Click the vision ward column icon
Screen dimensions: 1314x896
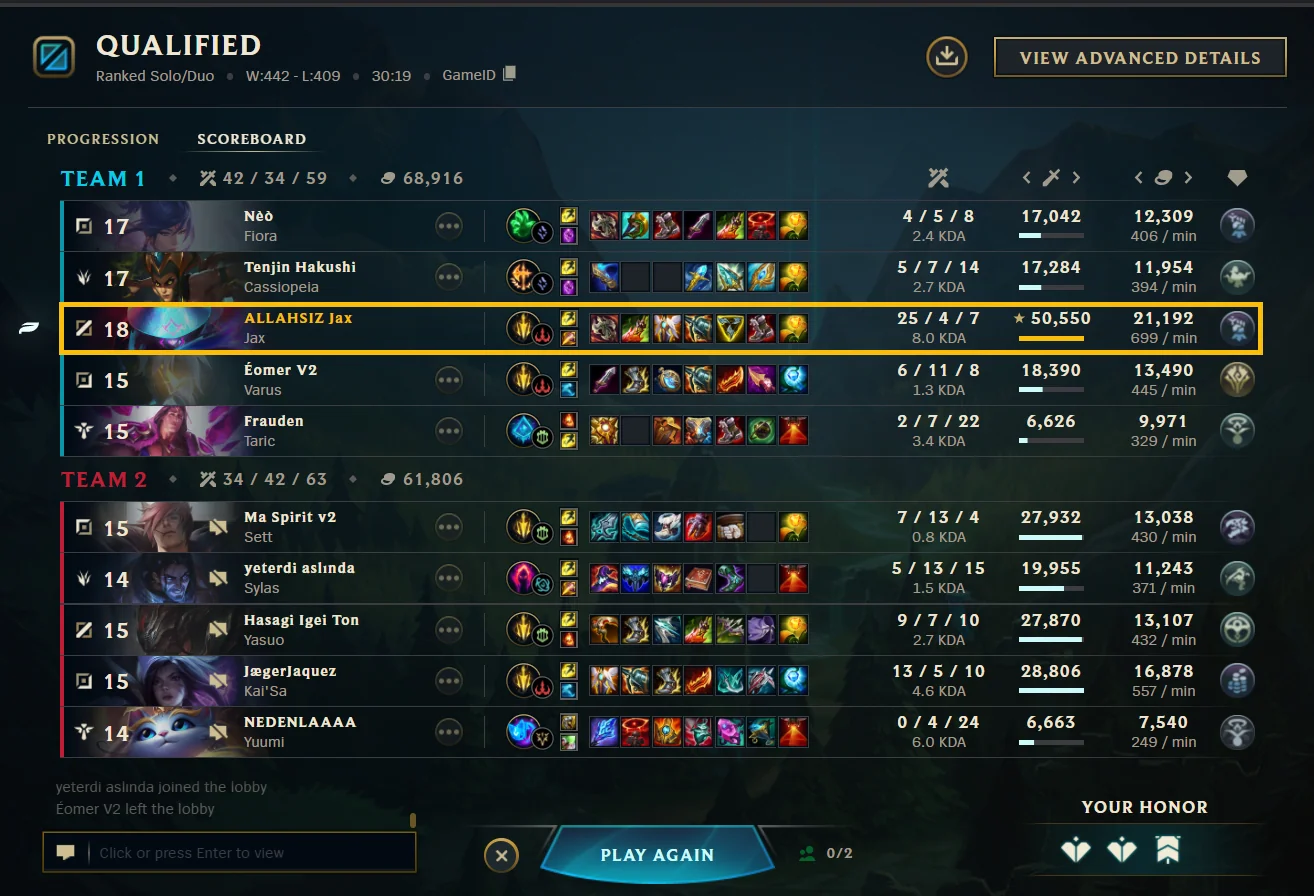pos(1237,177)
